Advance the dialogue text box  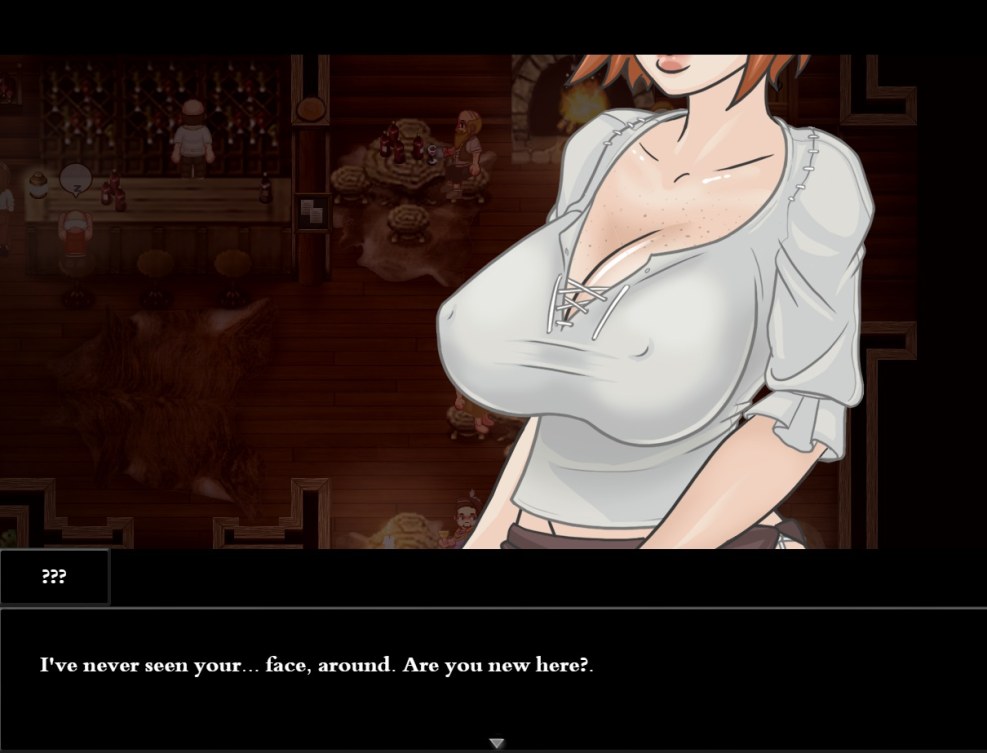[x=493, y=670]
